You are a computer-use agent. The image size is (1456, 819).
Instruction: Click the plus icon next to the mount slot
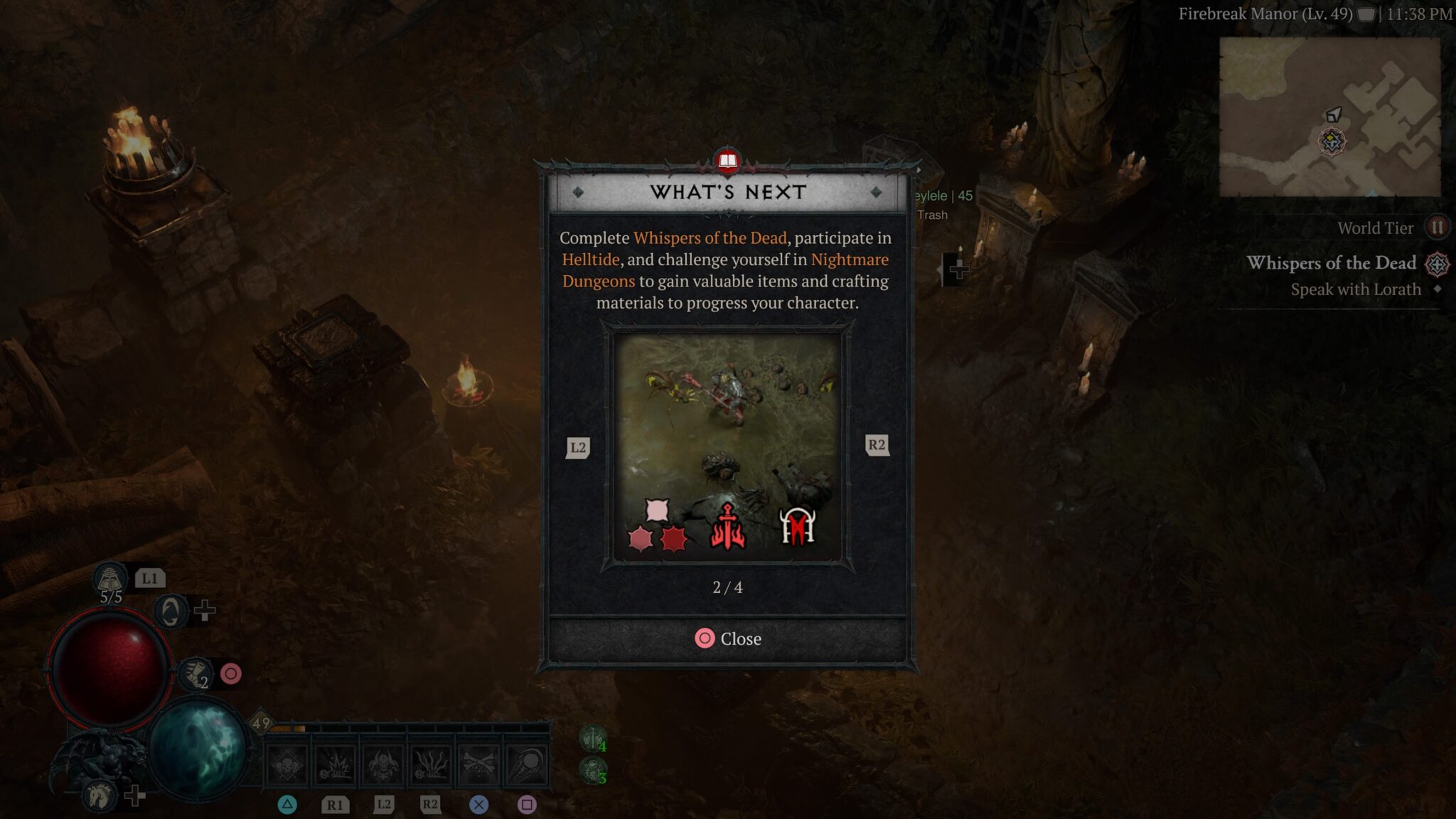(134, 795)
